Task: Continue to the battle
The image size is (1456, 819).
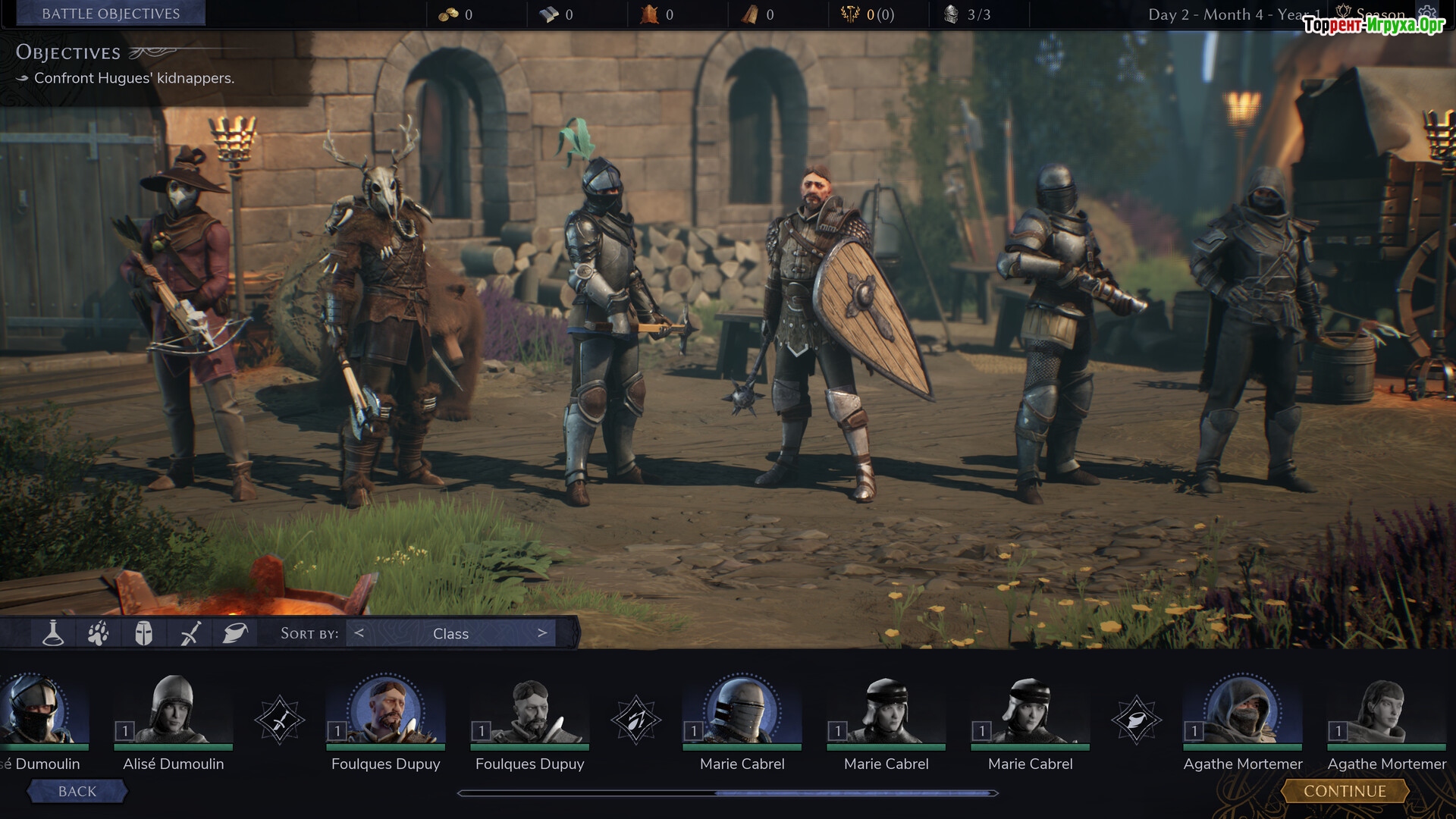Action: tap(1345, 791)
